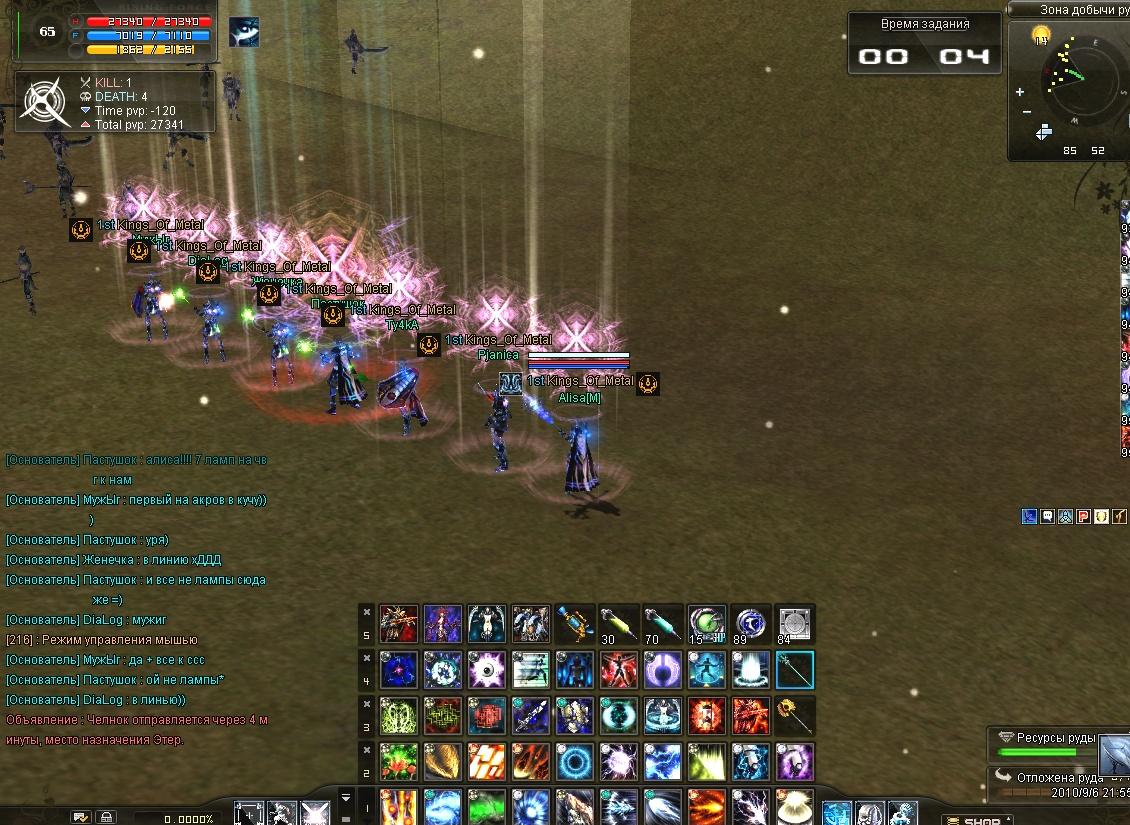Image resolution: width=1130 pixels, height=825 pixels.
Task: Use the blue and gold capsule item
Action: [575, 623]
